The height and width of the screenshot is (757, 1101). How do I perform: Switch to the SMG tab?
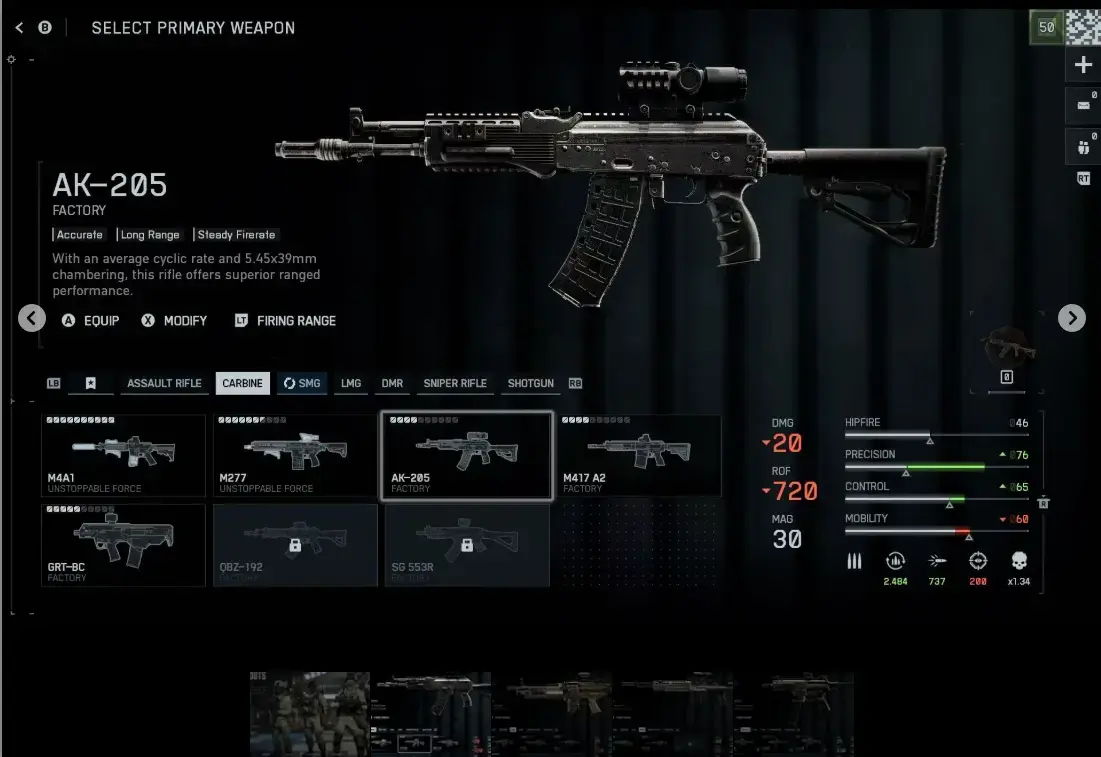coord(303,383)
